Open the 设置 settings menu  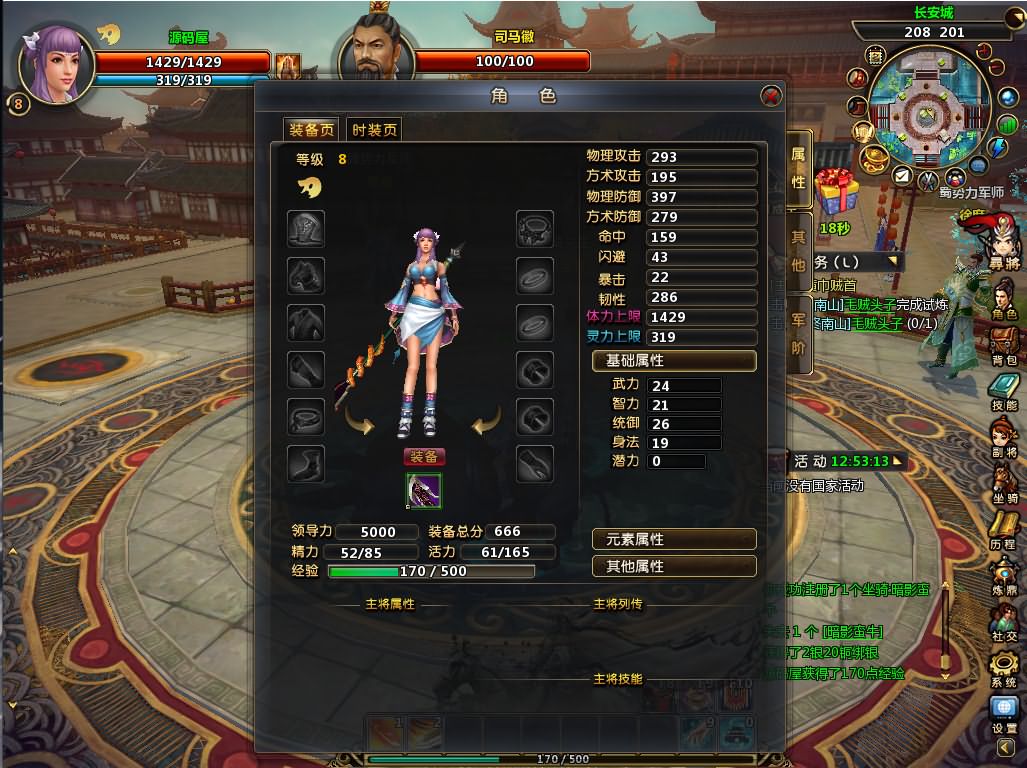pos(1004,714)
